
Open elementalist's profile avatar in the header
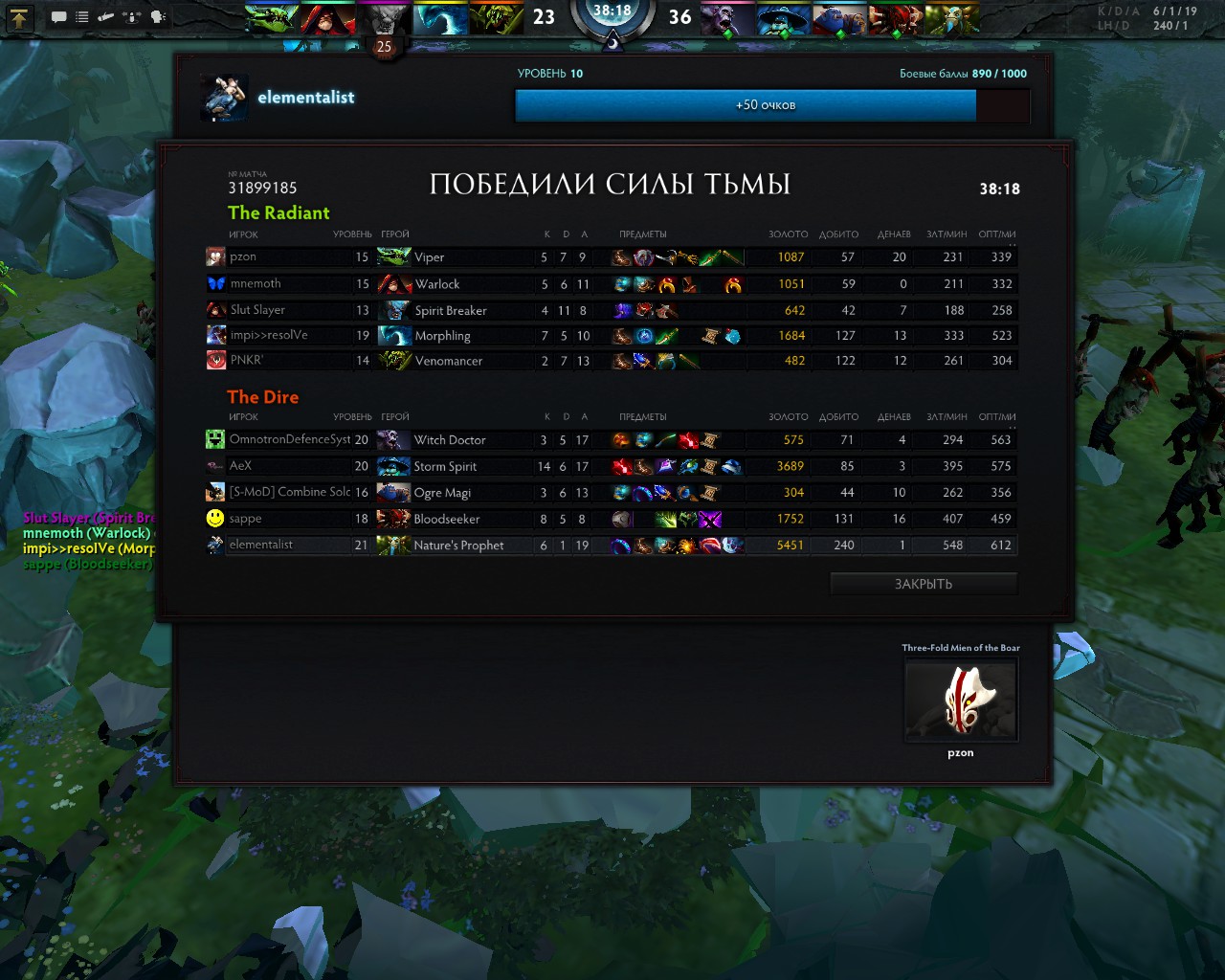[x=225, y=99]
